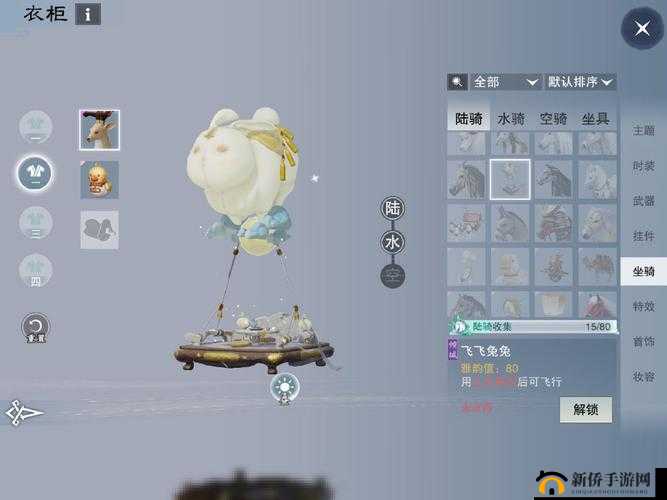This screenshot has height=500, width=667.
Task: Click the round 重置 reset button
Action: 36,327
